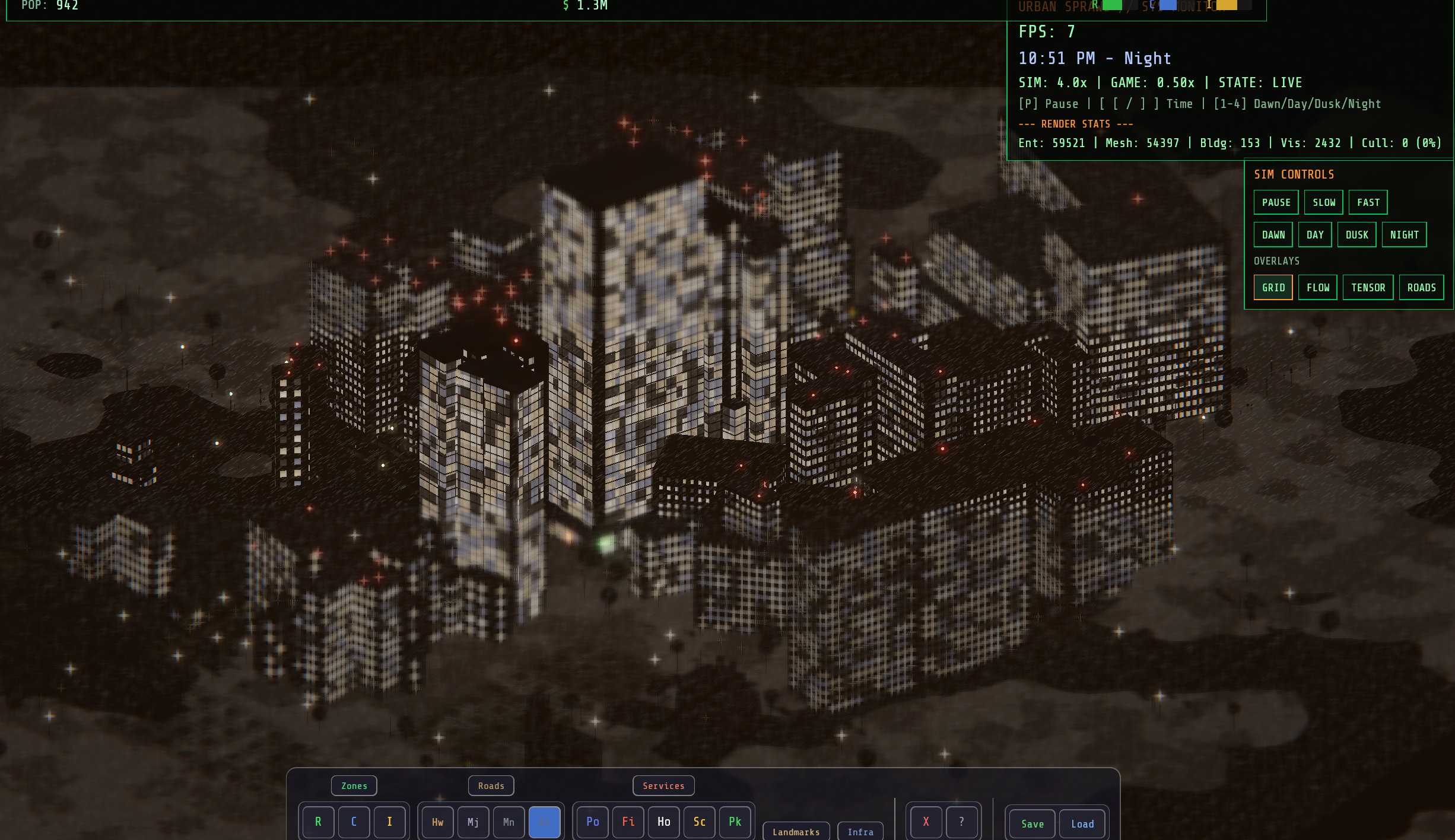Switch to the Zones menu
The image size is (1455, 840).
(x=354, y=785)
